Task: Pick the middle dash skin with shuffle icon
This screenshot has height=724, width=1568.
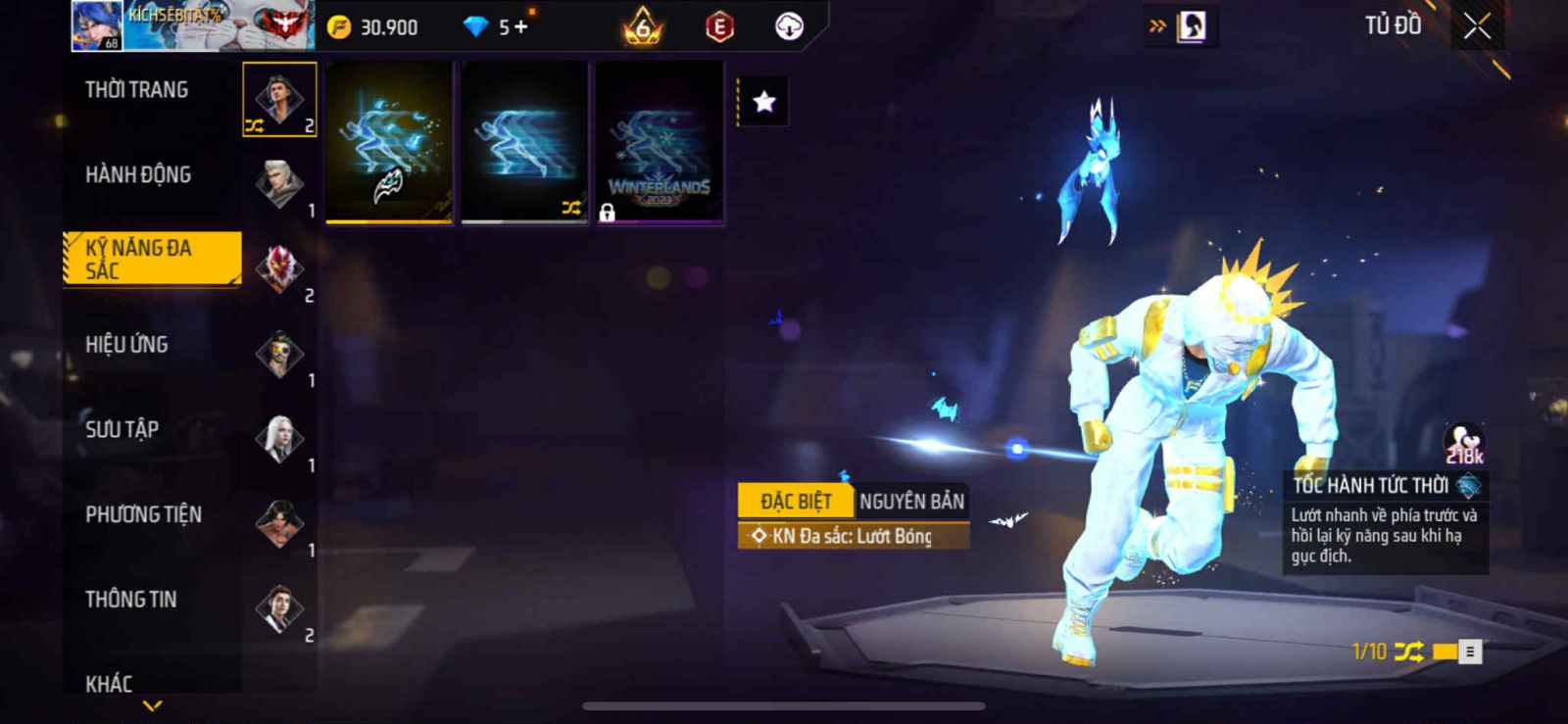Action: 524,143
